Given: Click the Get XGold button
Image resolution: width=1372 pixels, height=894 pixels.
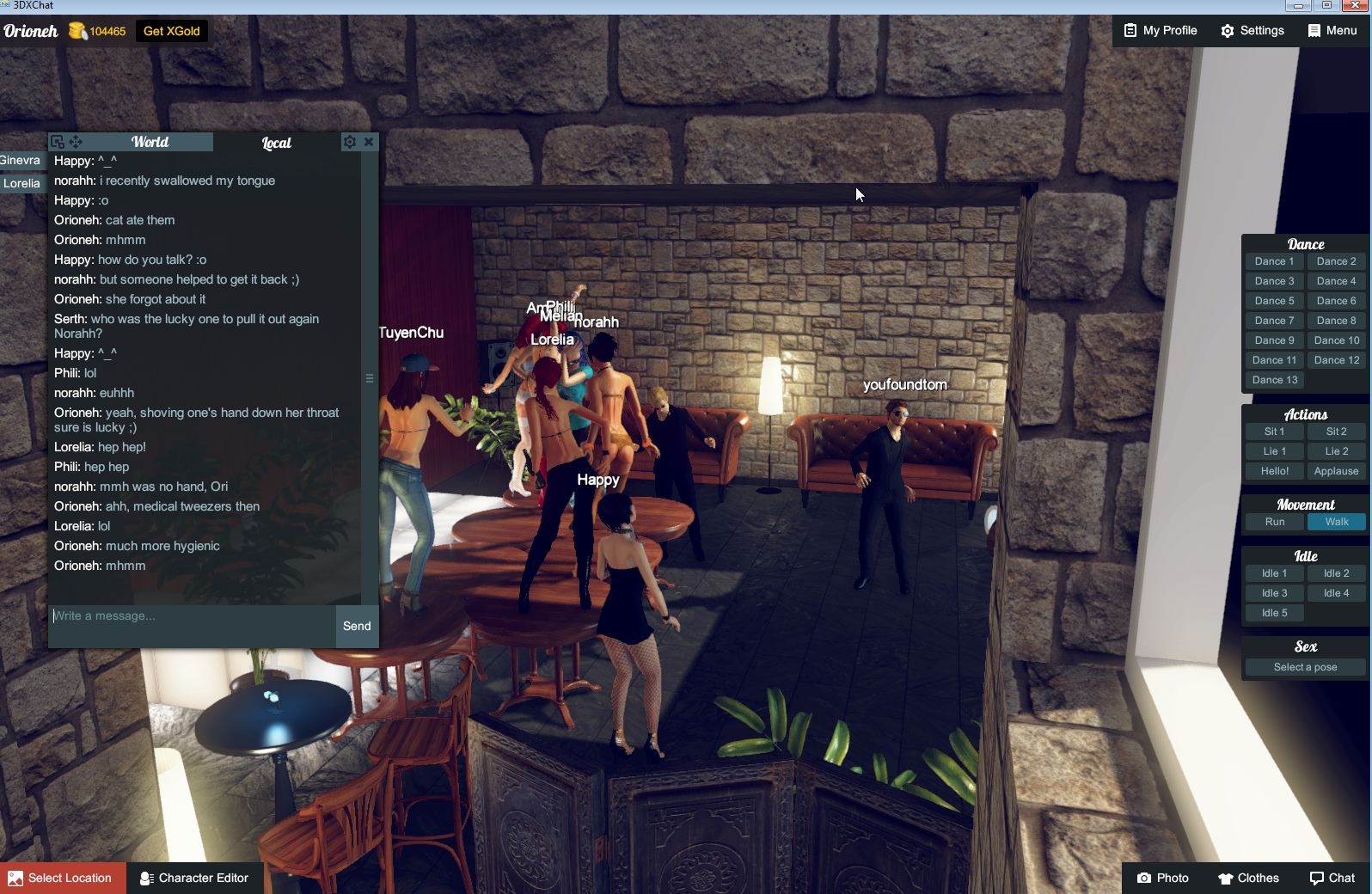Looking at the screenshot, I should (x=171, y=31).
